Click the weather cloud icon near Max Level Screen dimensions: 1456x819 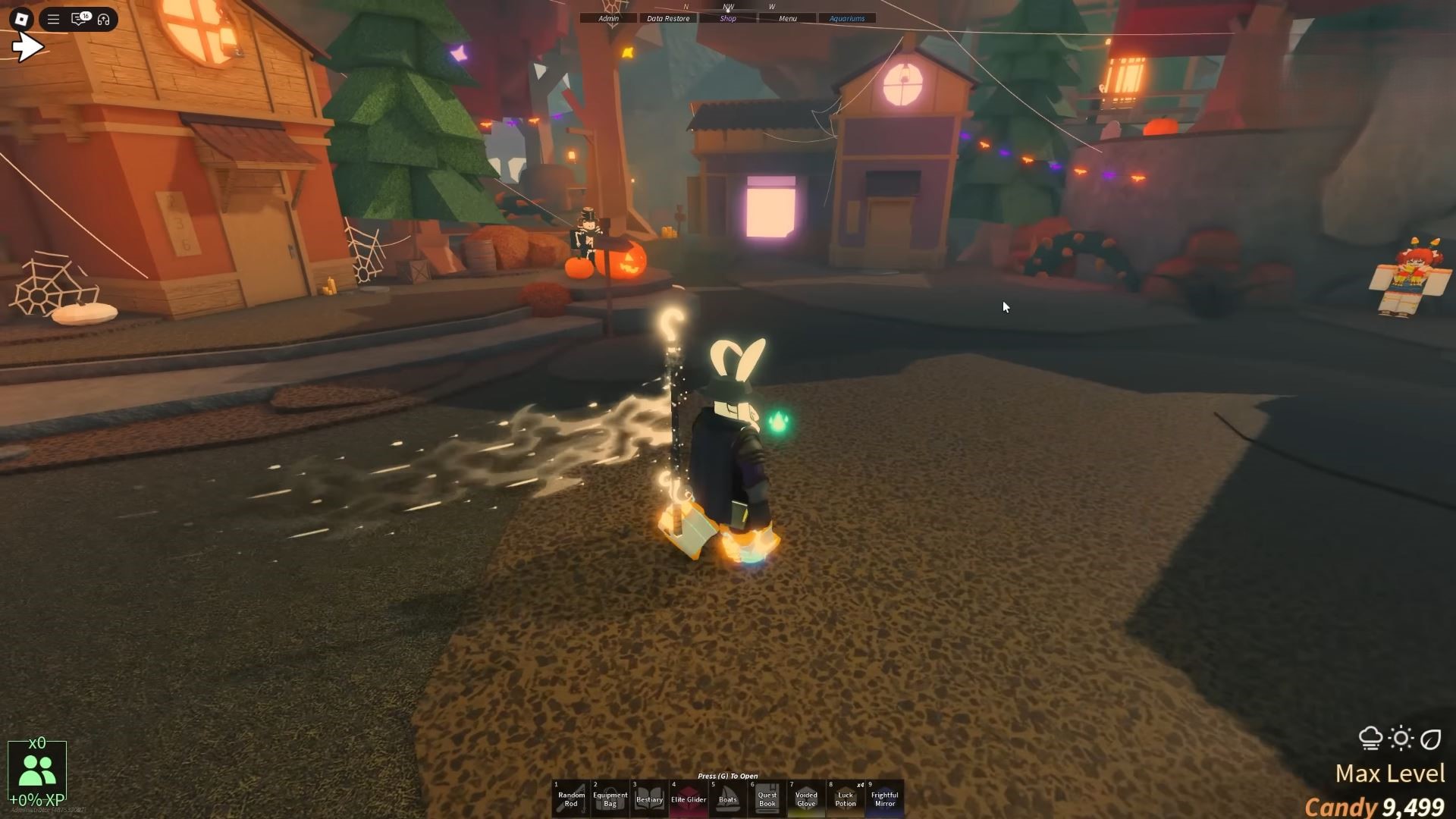[1370, 736]
